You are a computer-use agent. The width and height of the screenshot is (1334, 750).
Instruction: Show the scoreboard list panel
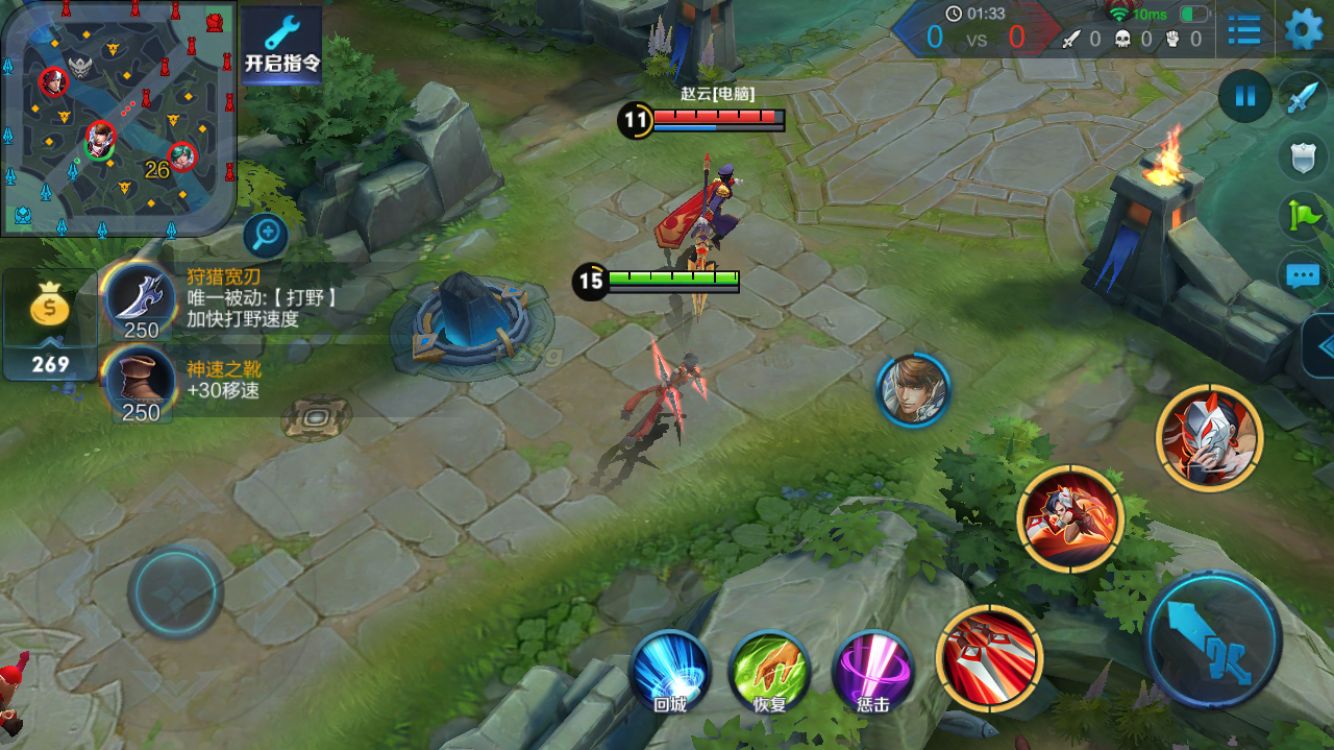tap(1245, 29)
